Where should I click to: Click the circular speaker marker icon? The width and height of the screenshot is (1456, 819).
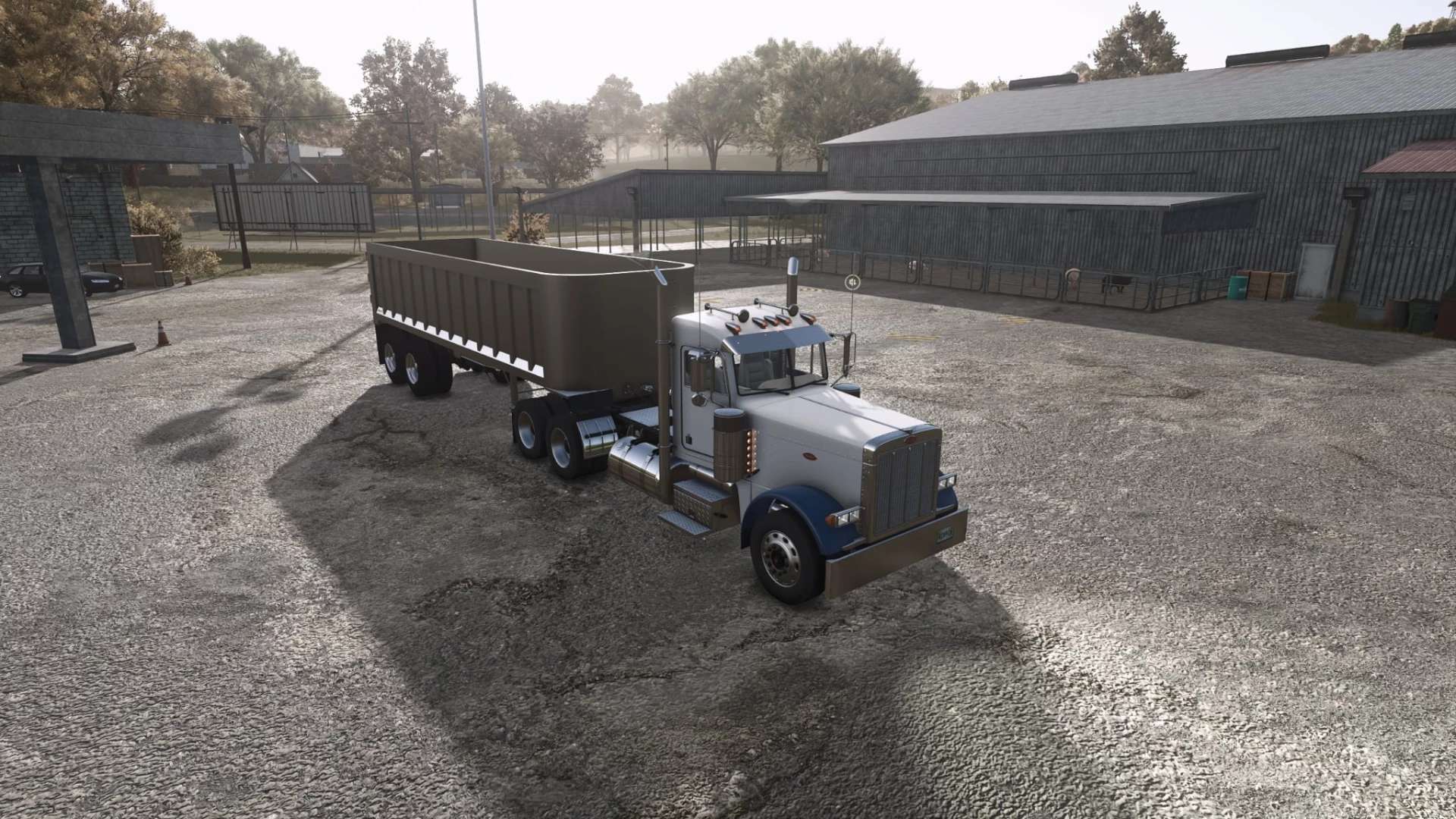pos(852,282)
